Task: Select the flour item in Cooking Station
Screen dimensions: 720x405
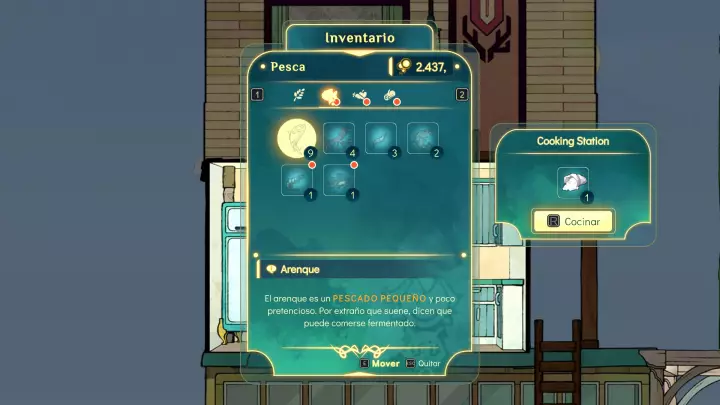Action: tap(573, 183)
